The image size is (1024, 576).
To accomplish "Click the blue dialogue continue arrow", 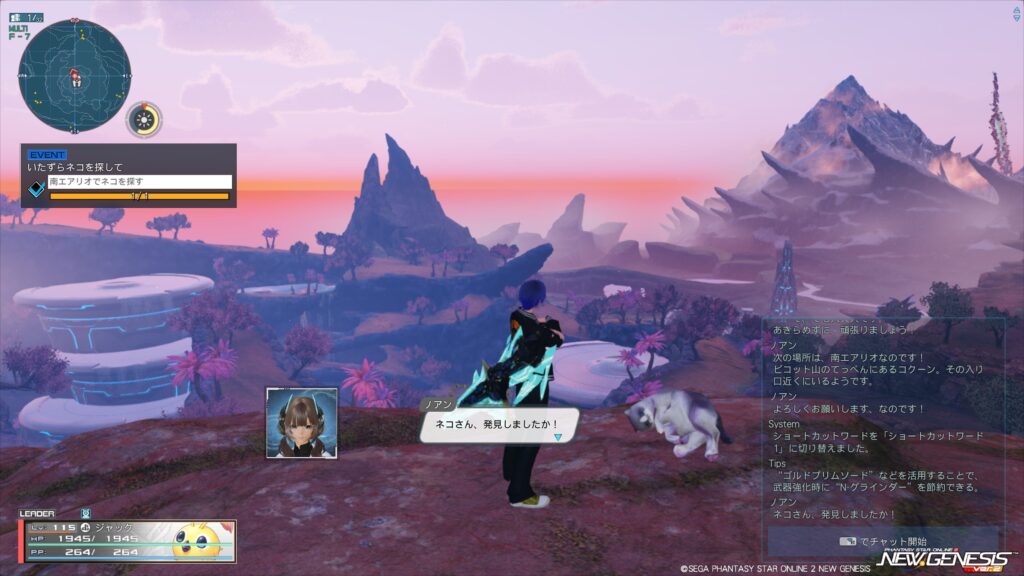I will 558,437.
